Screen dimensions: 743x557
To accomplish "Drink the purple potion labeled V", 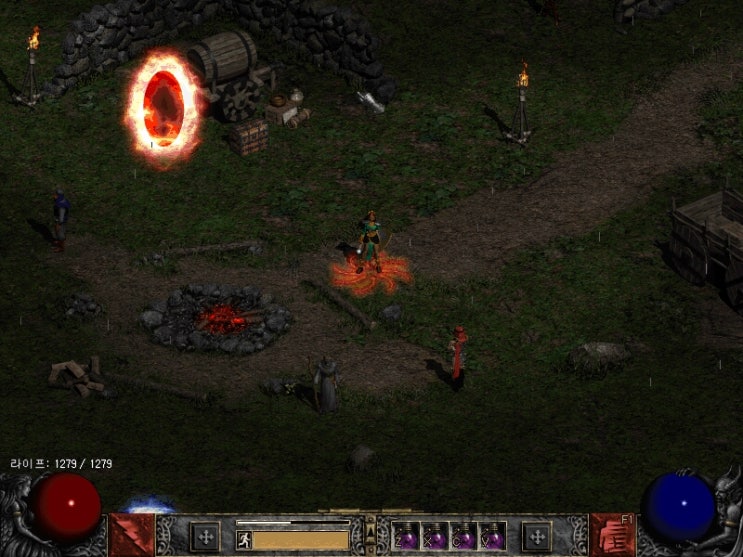I will [491, 537].
